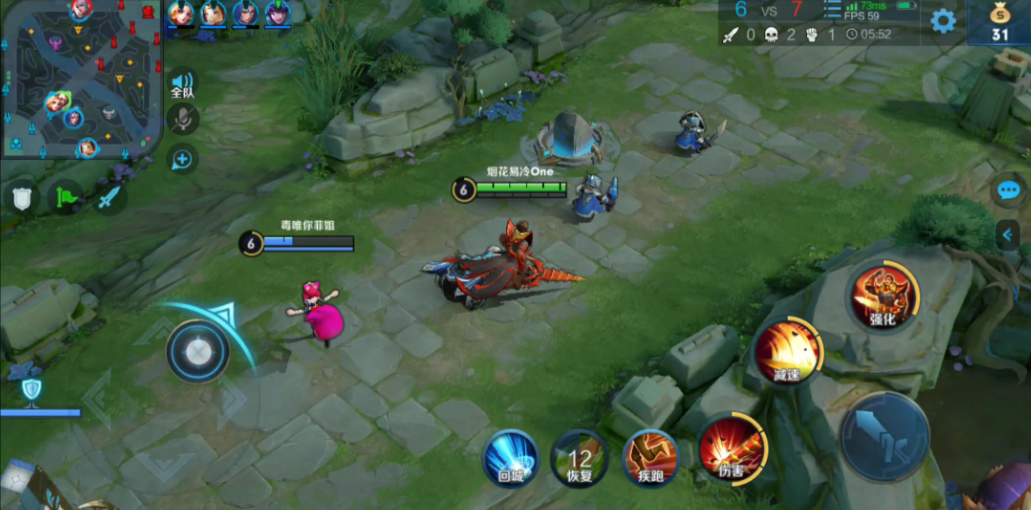Open the gold bag shop
The width and height of the screenshot is (1031, 510).
click(999, 22)
